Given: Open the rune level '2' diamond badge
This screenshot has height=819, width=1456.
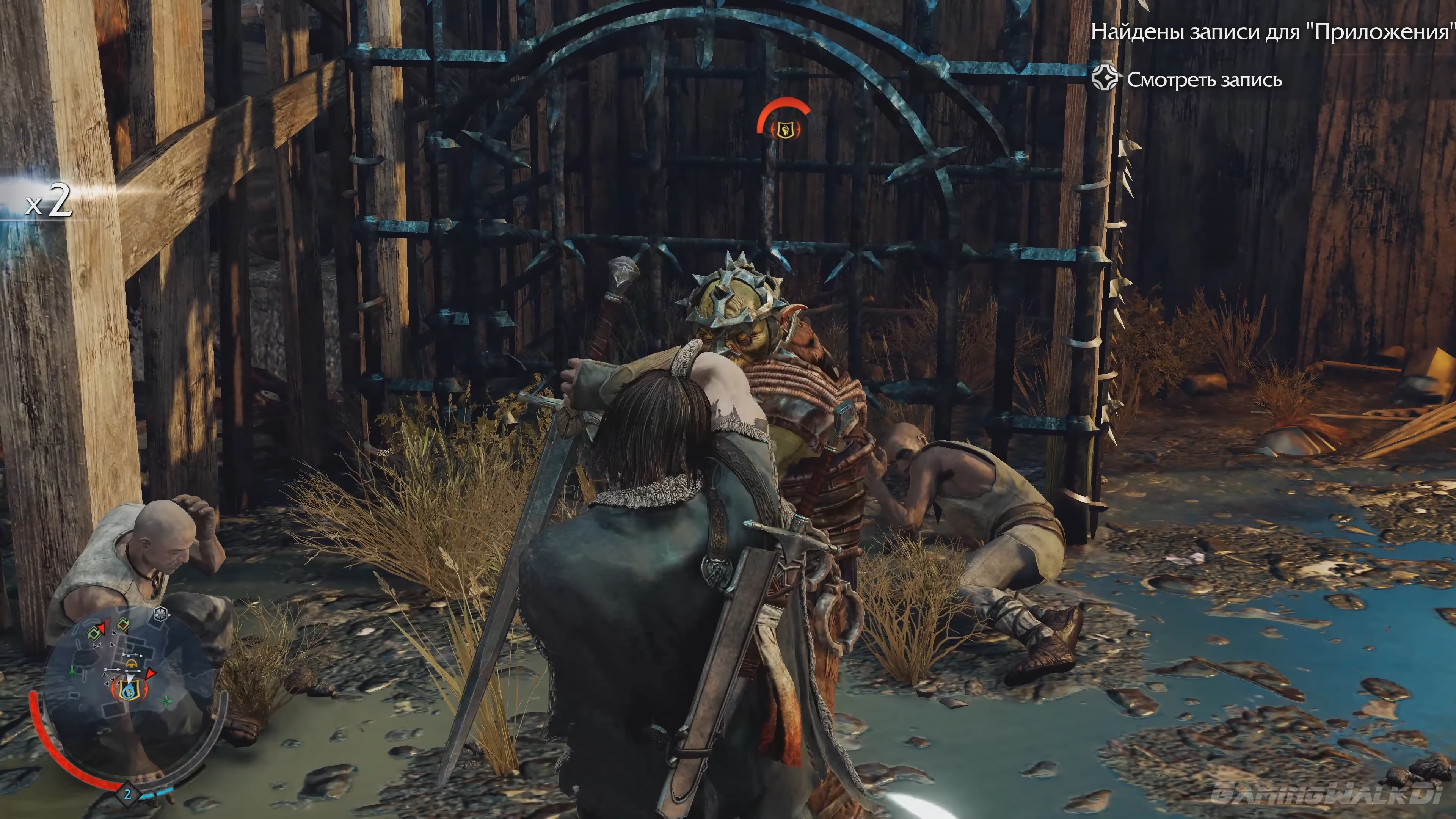Looking at the screenshot, I should (x=128, y=795).
